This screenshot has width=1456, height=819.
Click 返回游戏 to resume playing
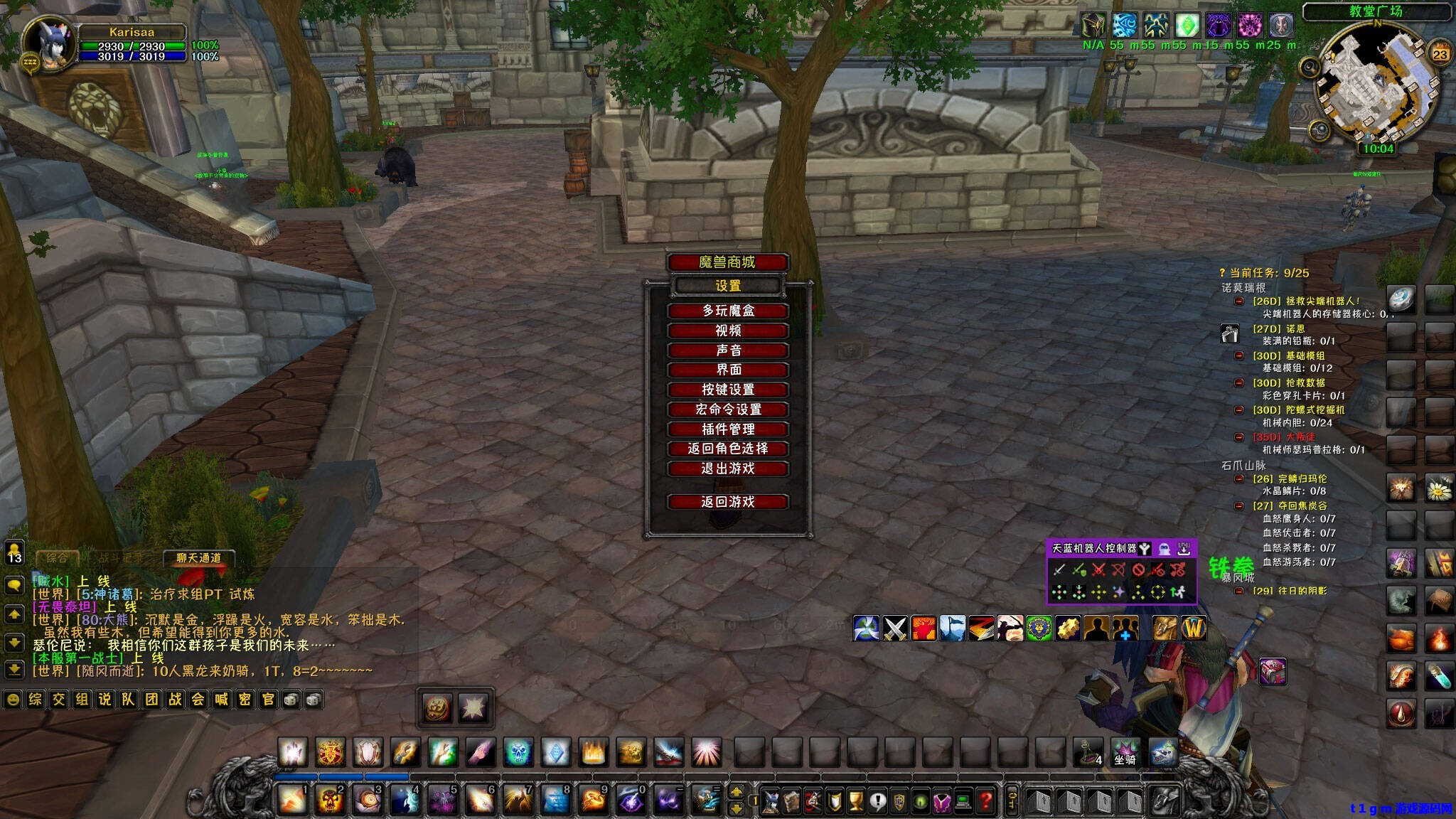[727, 502]
